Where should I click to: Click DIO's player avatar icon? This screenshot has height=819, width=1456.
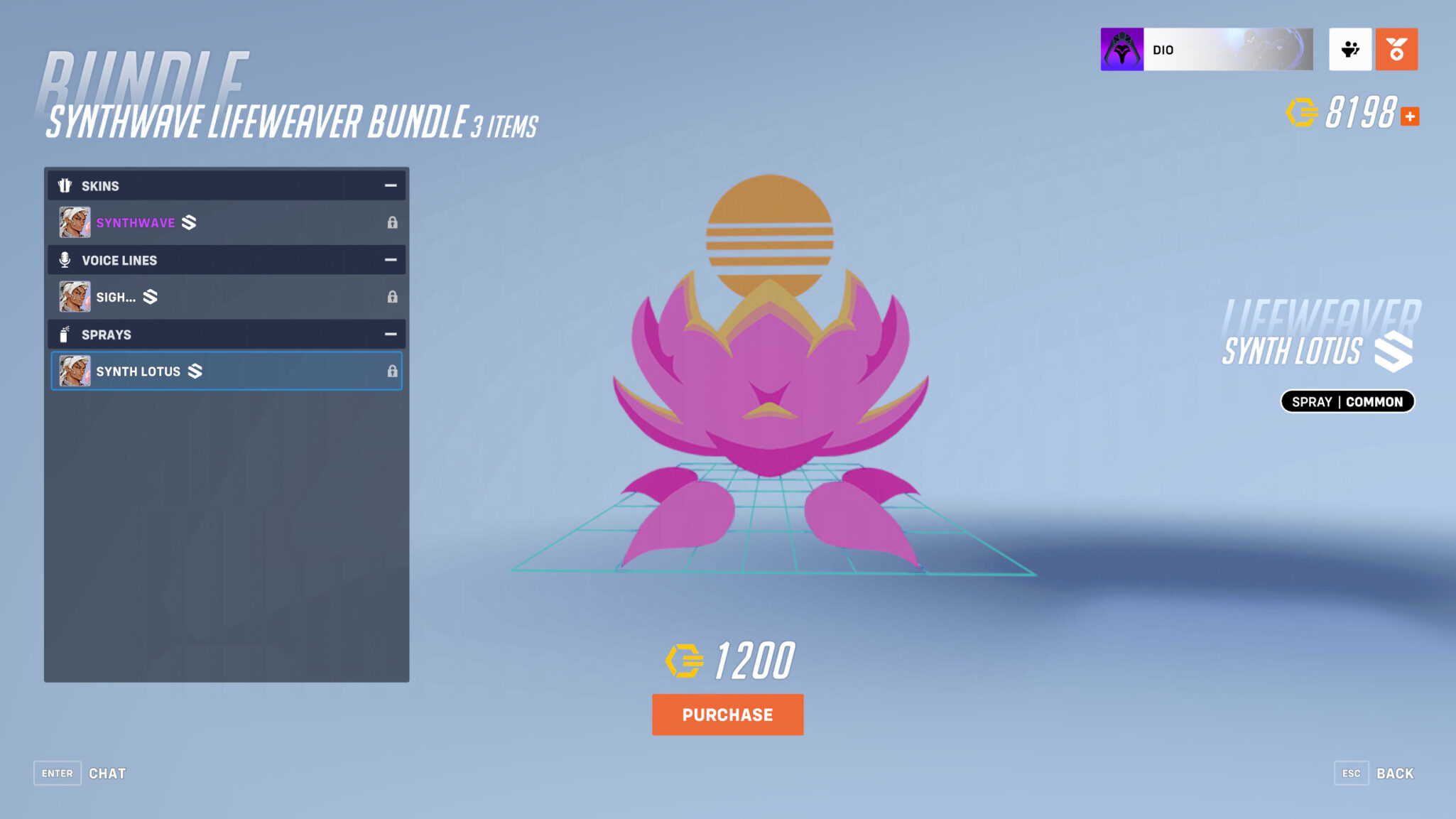coord(1121,49)
